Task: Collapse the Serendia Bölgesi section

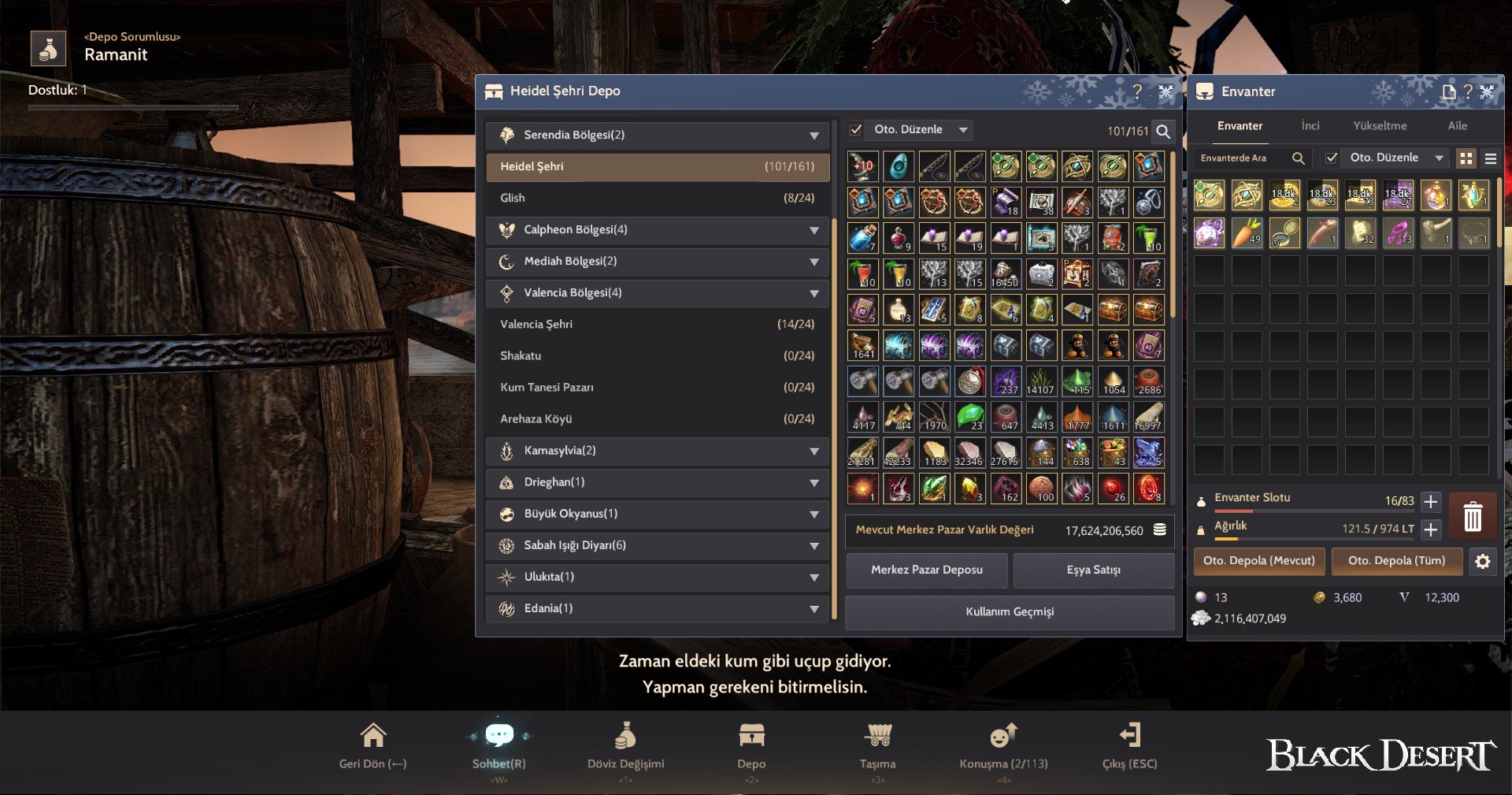Action: tap(815, 135)
